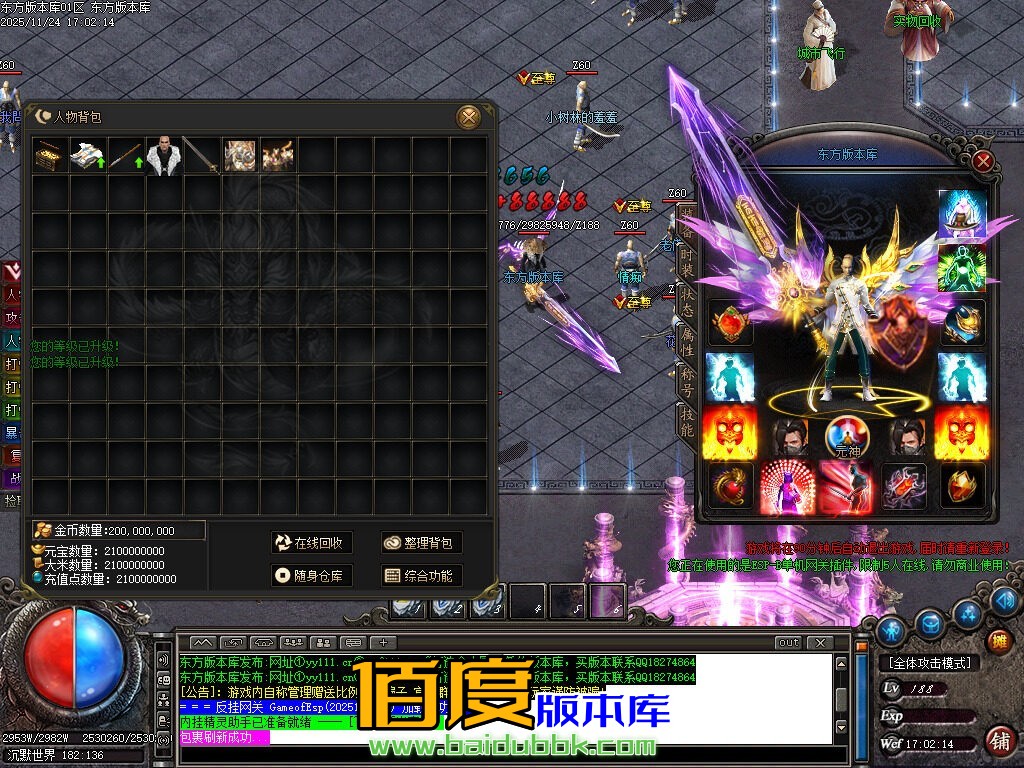Open the 综合功能 general functions menu
This screenshot has width=1024, height=768.
click(x=421, y=575)
